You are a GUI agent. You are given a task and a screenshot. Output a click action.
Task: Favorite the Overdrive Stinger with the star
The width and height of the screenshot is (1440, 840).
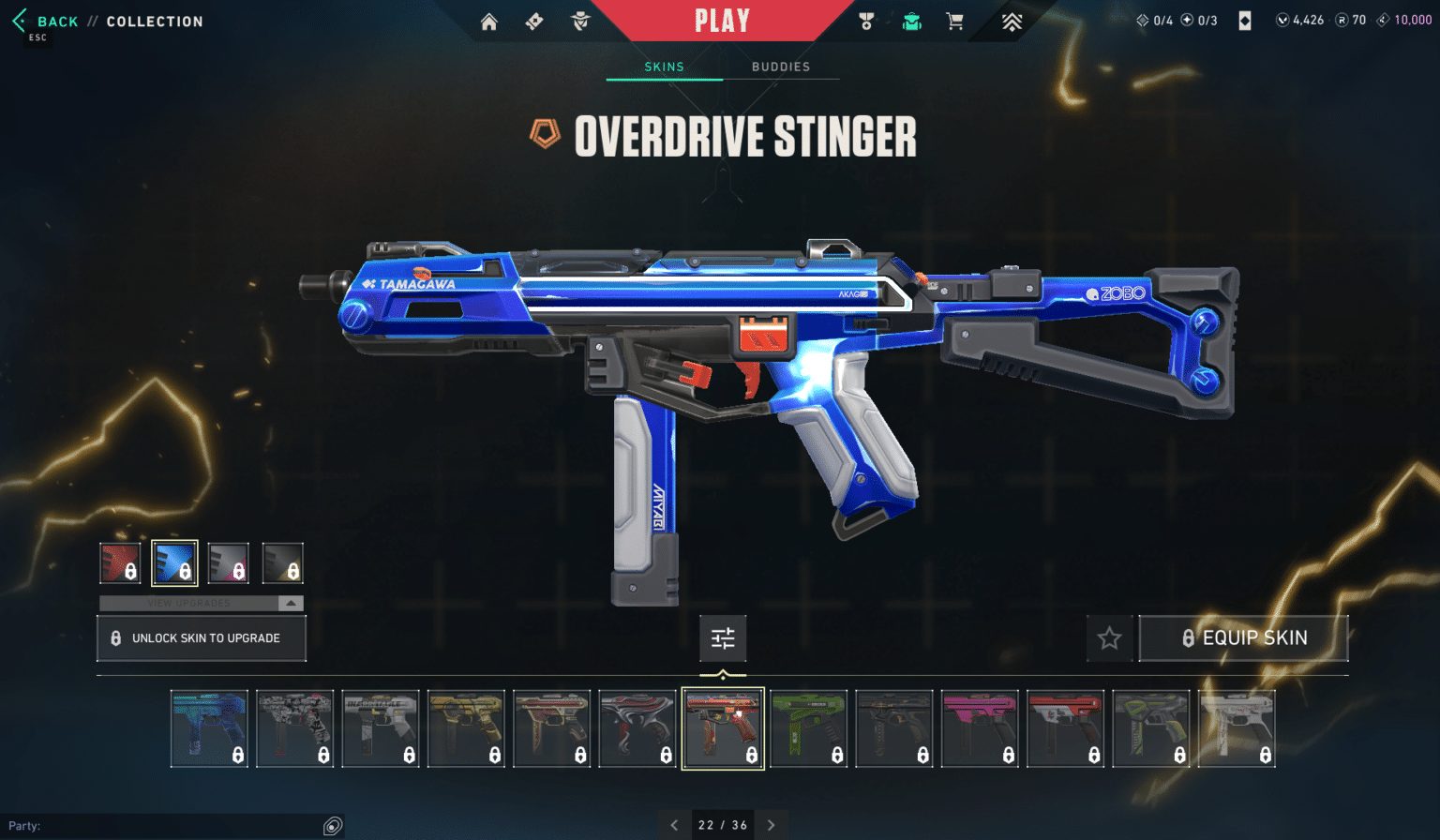(1109, 638)
